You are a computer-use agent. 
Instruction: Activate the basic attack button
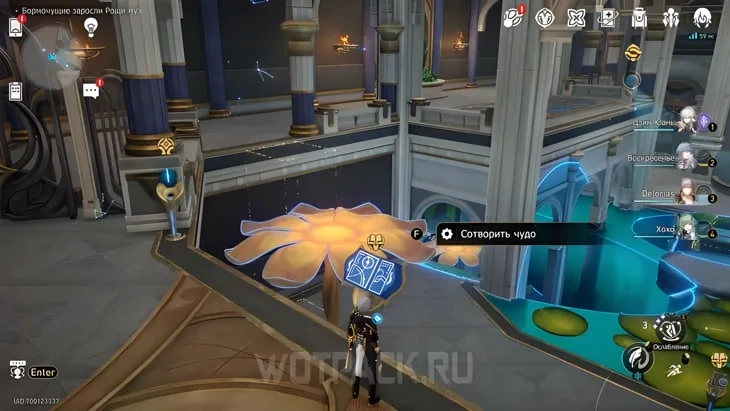[637, 358]
